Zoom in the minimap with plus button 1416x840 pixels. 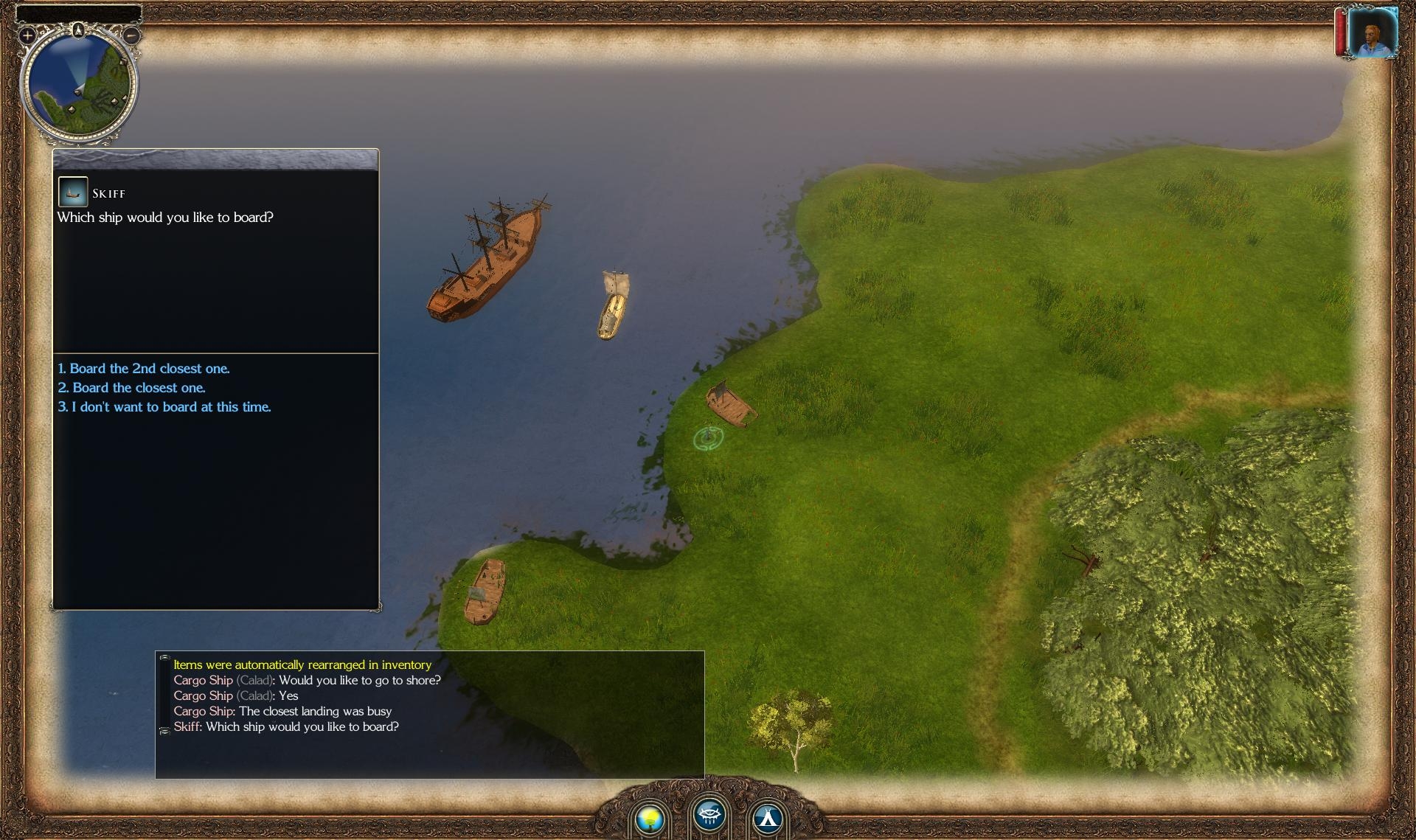[27, 35]
